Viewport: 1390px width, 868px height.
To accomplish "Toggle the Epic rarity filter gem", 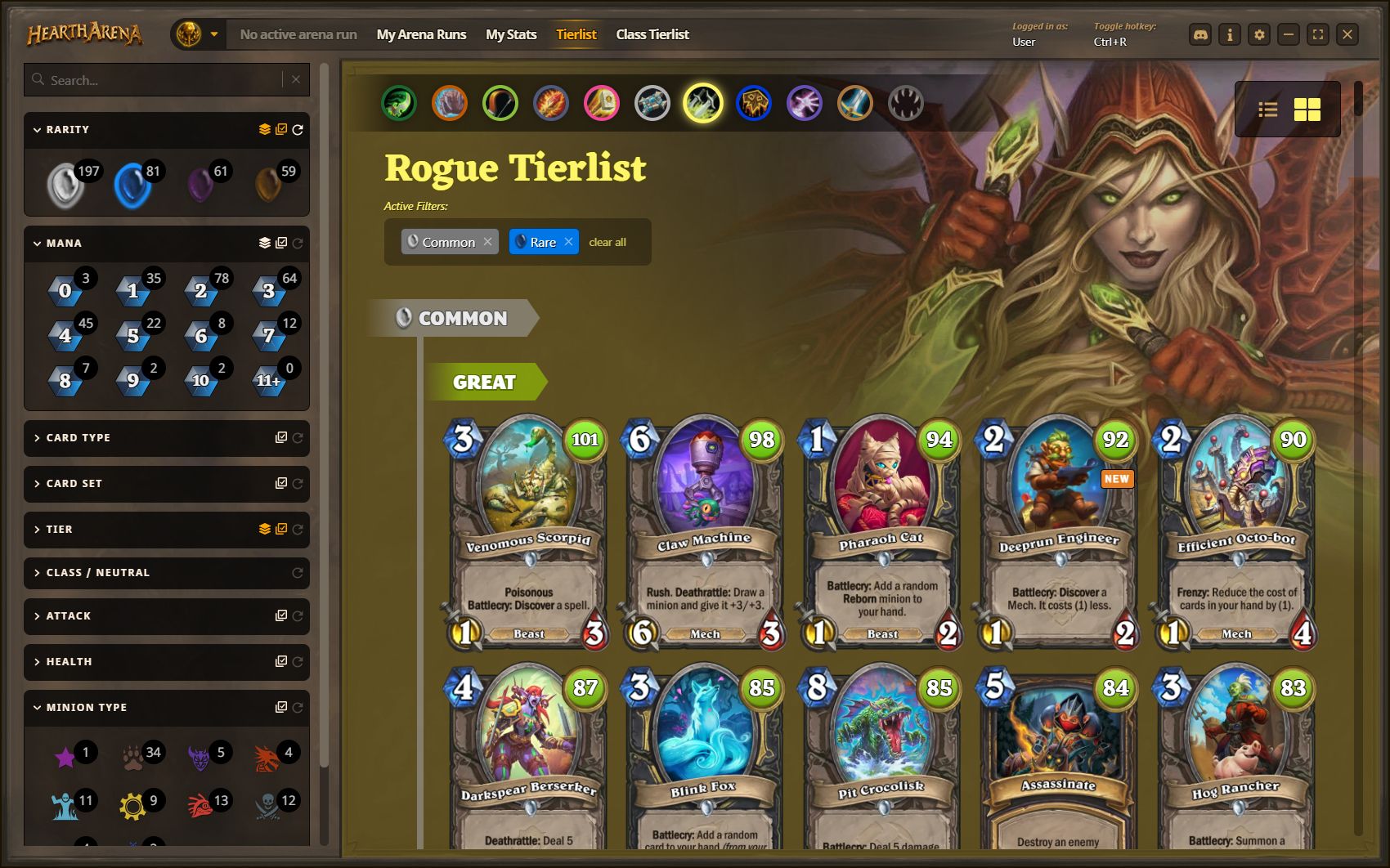I will point(201,184).
